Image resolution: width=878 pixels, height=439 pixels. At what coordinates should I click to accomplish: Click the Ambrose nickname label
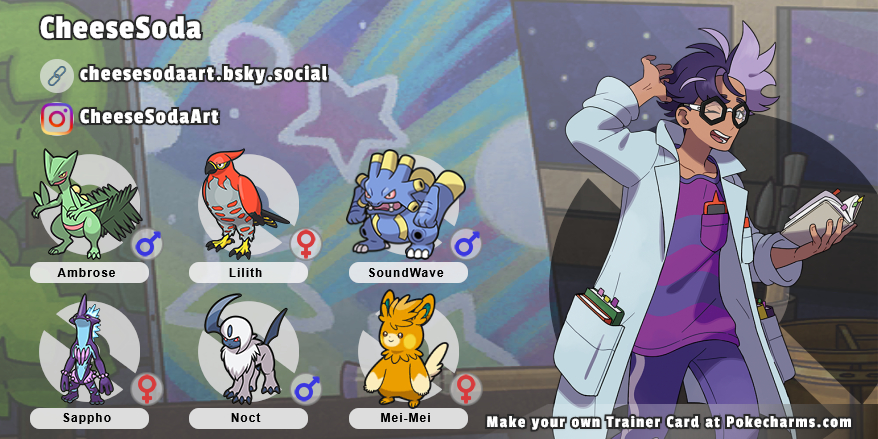pos(89,273)
